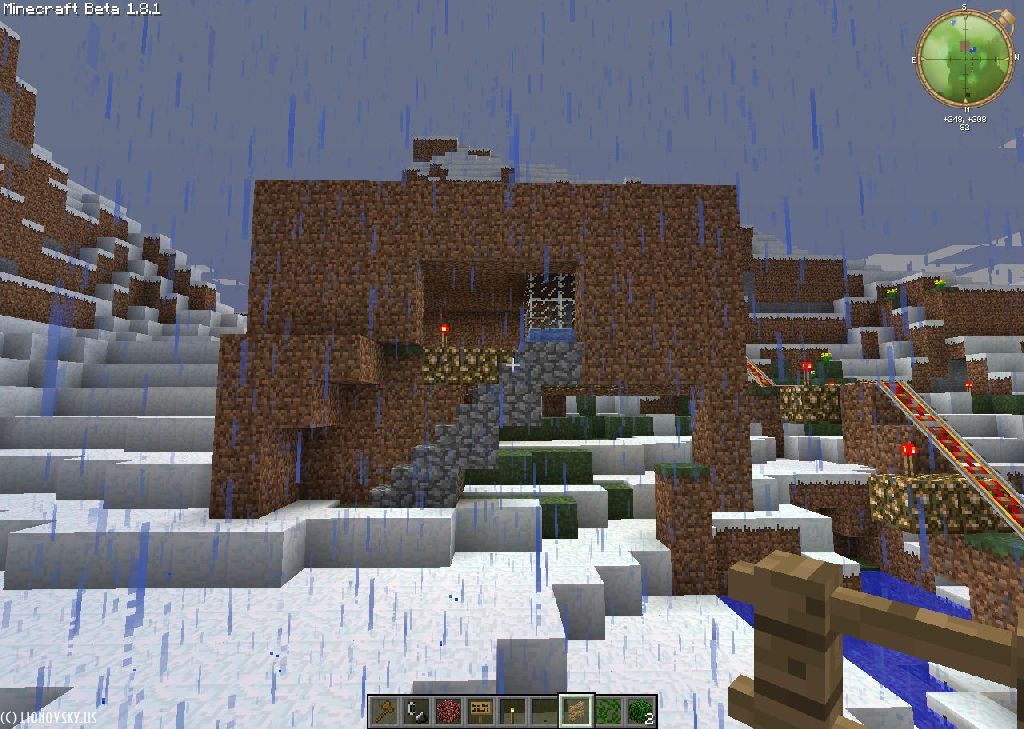Viewport: 1024px width, 729px height.
Task: Click the highlighted fence gate slot
Action: point(576,711)
